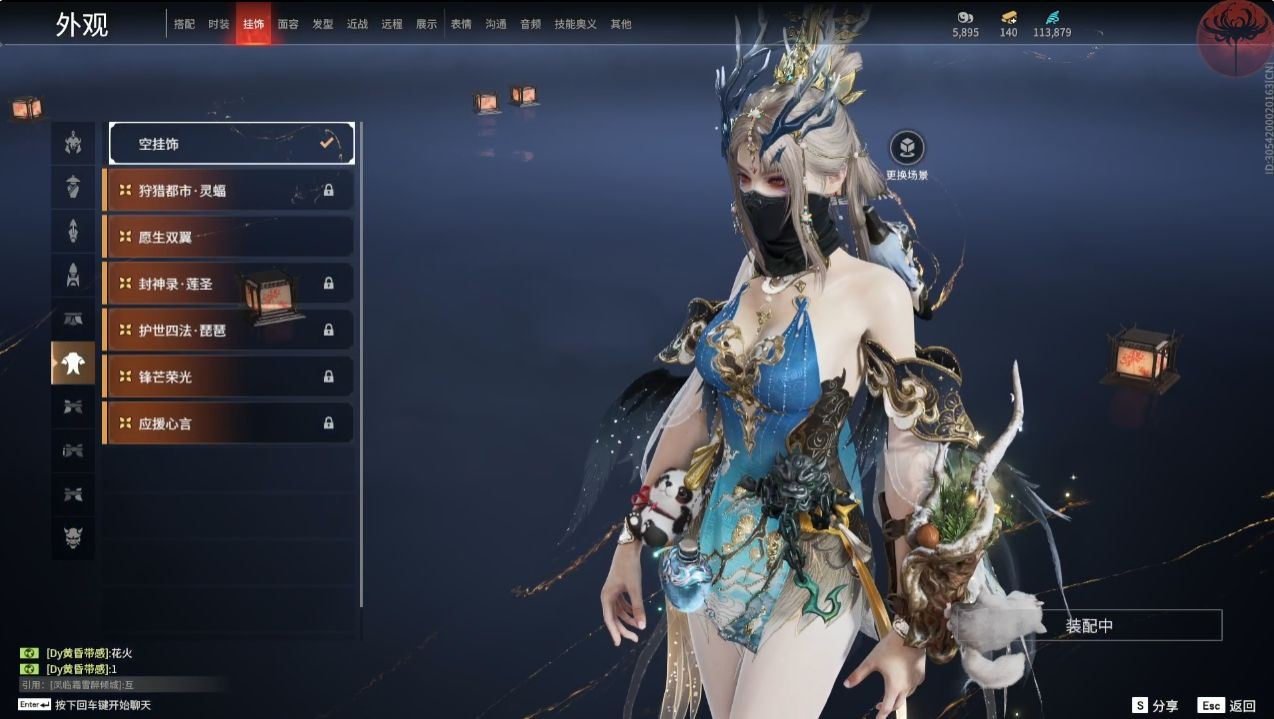The width and height of the screenshot is (1274, 719).
Task: Click the 装配中 equip button
Action: 1089,626
